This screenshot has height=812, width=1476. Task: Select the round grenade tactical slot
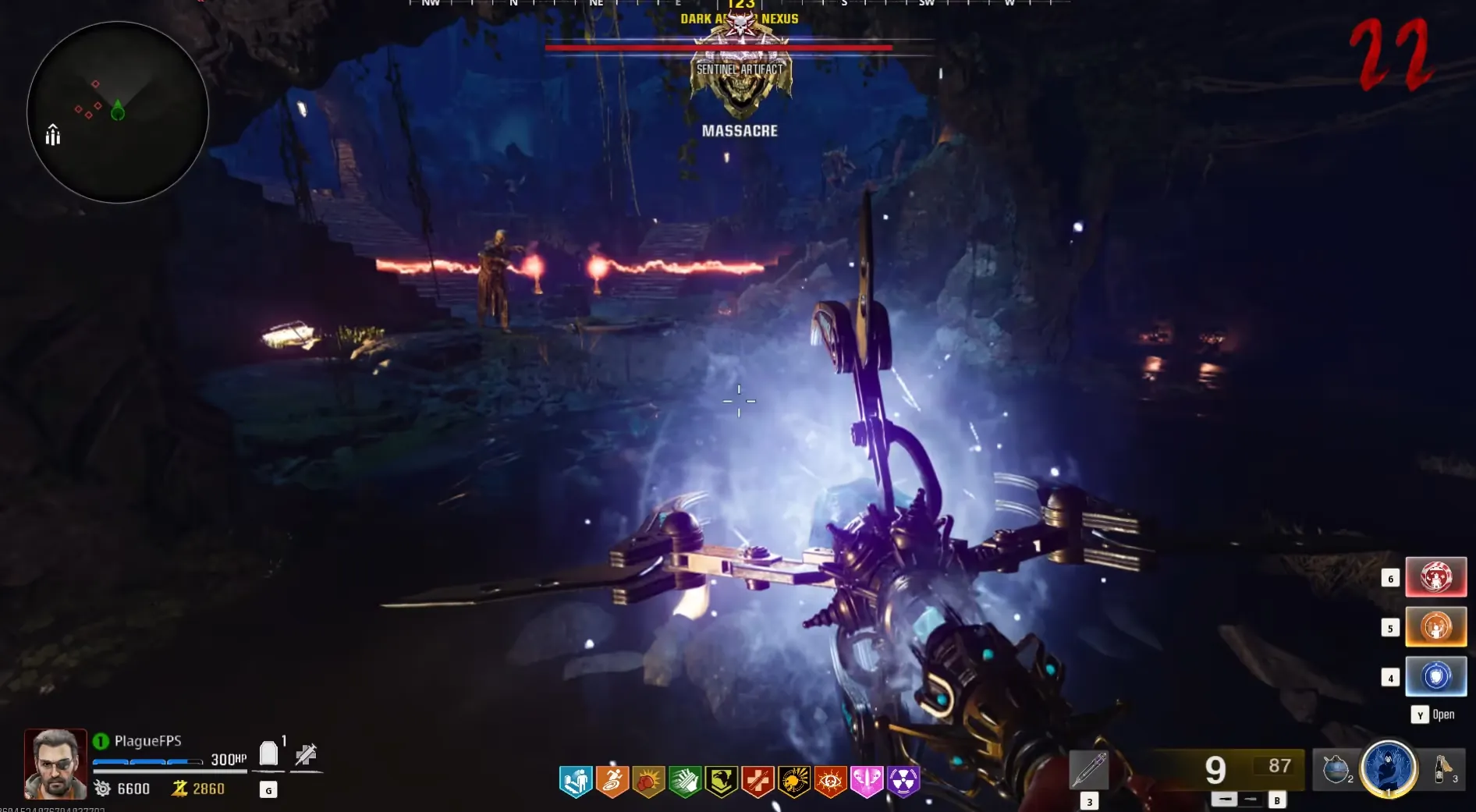(1336, 769)
